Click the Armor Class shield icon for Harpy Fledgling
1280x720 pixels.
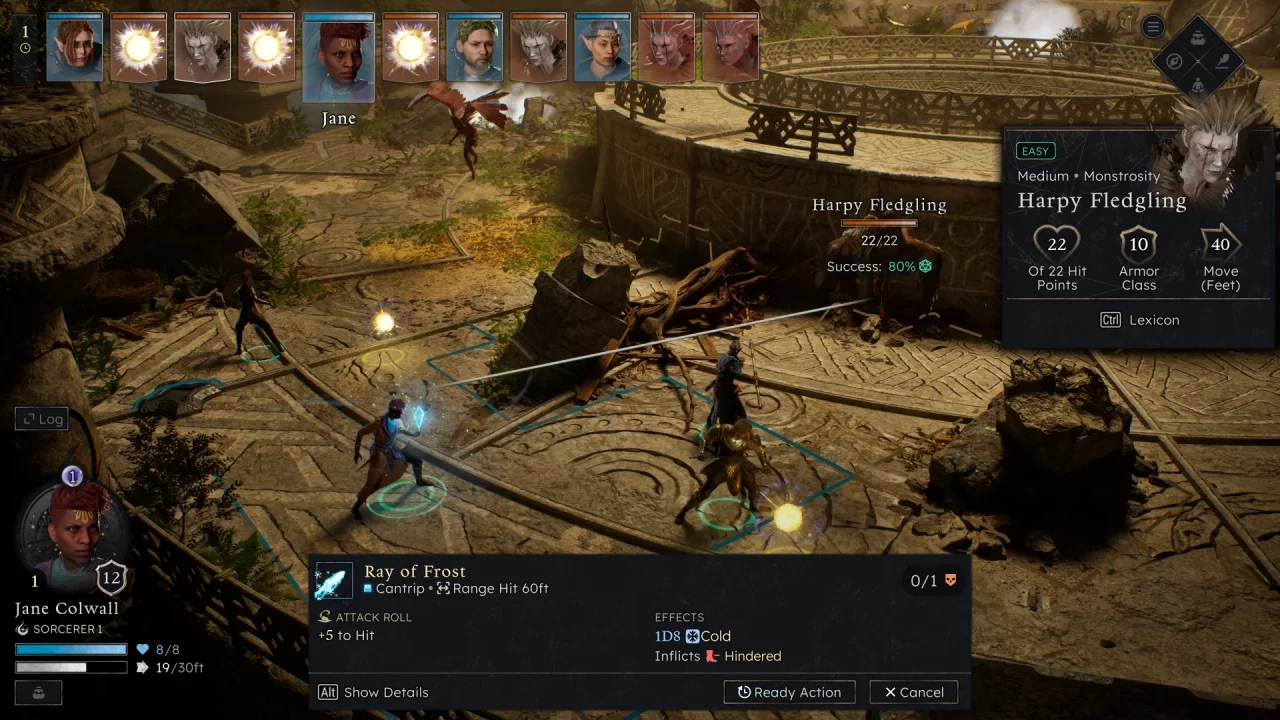pyautogui.click(x=1138, y=243)
